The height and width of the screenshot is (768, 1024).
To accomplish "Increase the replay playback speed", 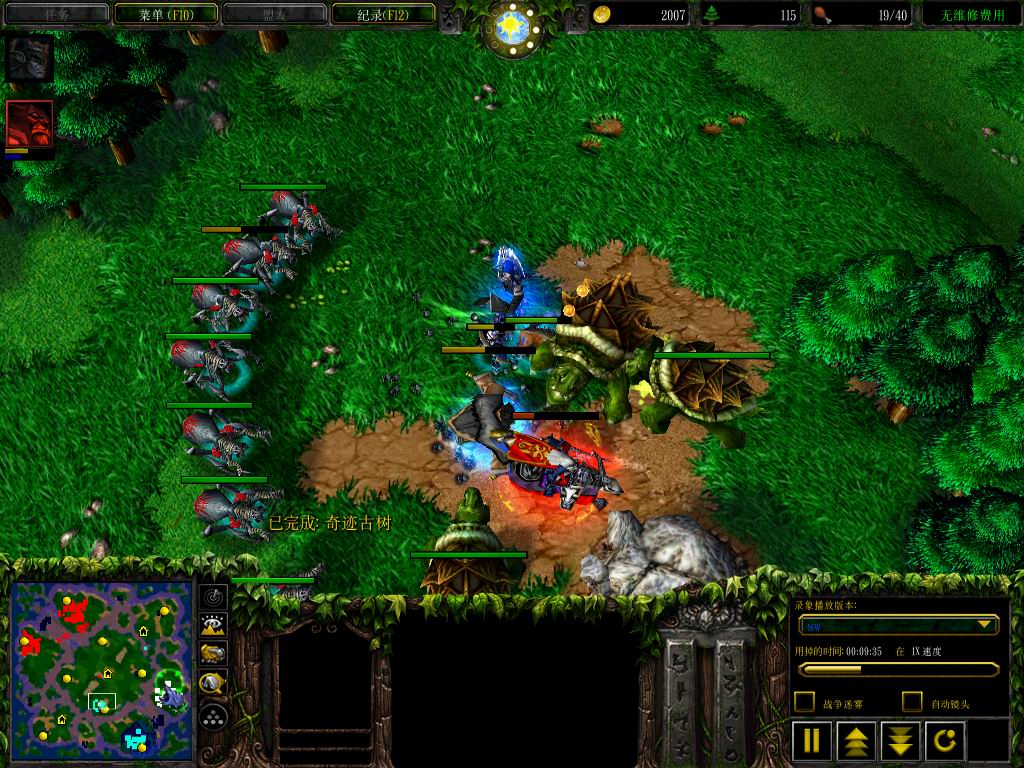I will point(856,741).
